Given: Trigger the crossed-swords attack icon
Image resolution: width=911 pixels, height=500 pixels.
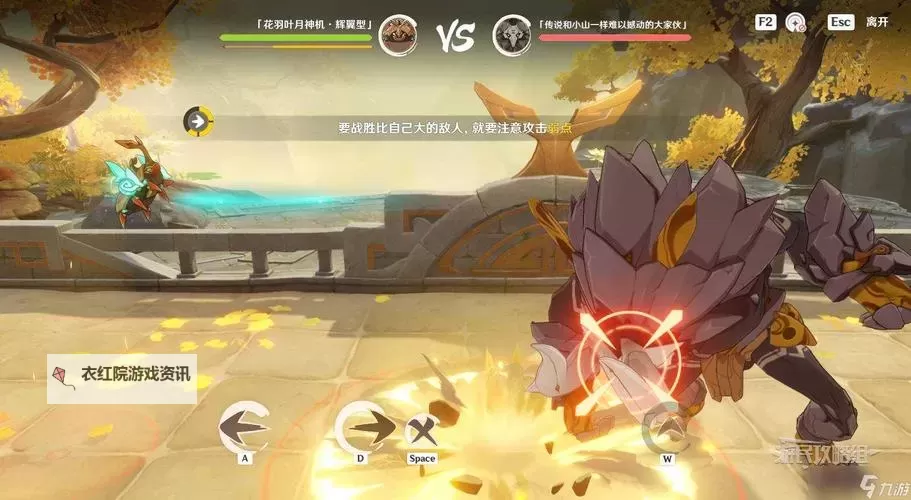Looking at the screenshot, I should click(x=422, y=432).
